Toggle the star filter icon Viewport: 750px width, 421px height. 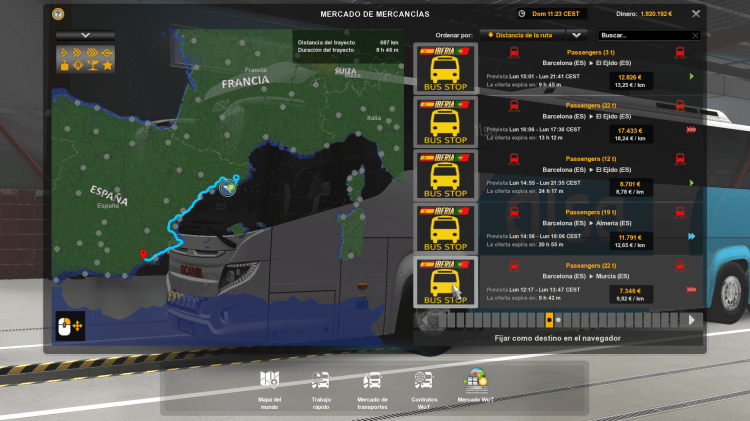pyautogui.click(x=106, y=65)
